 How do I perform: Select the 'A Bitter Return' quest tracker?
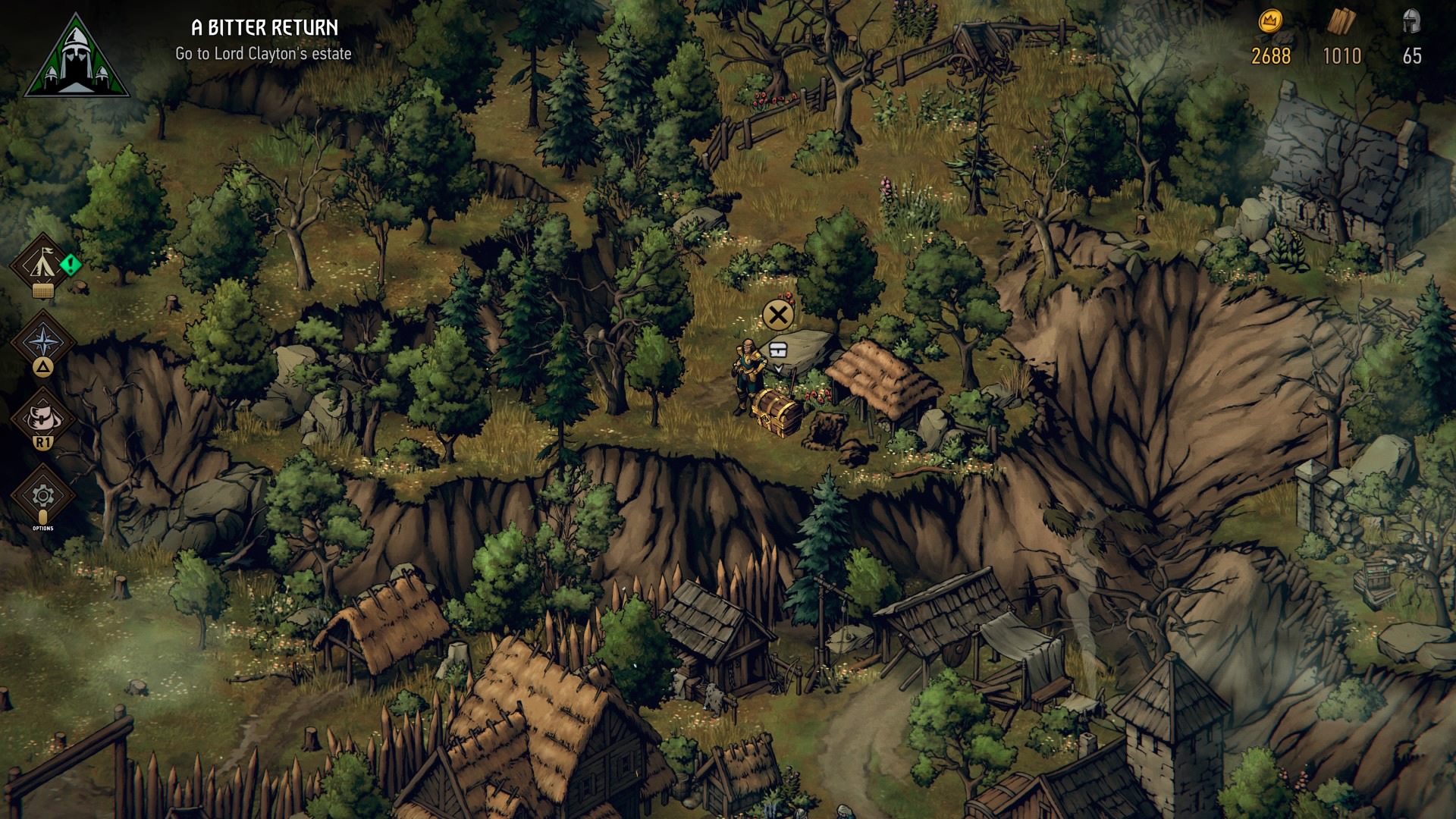click(x=264, y=39)
